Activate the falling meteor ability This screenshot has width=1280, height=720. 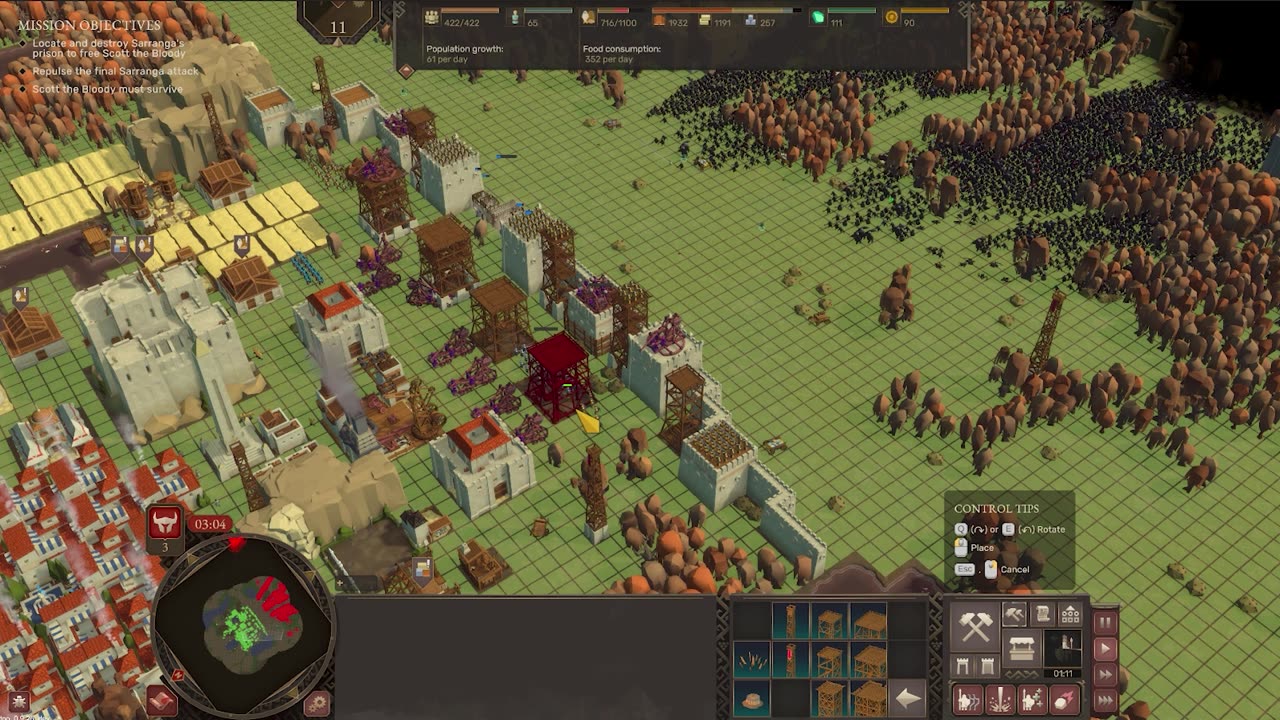click(x=1065, y=699)
